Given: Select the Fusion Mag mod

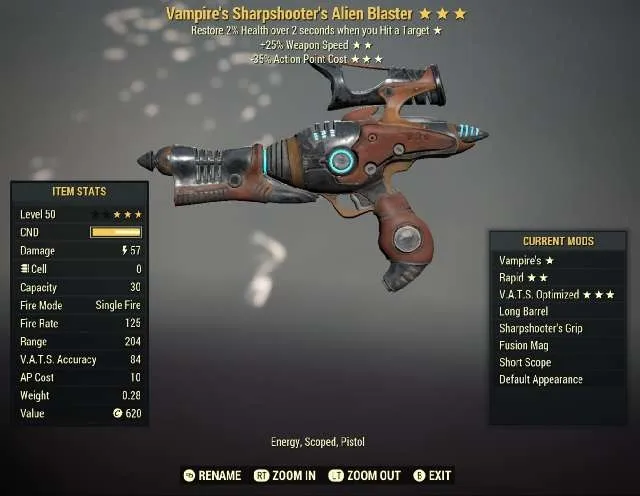Looking at the screenshot, I should tap(523, 345).
